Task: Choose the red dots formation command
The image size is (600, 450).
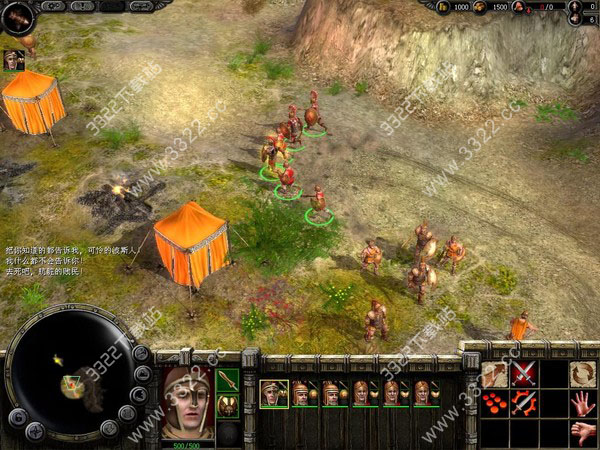Action: click(x=494, y=403)
